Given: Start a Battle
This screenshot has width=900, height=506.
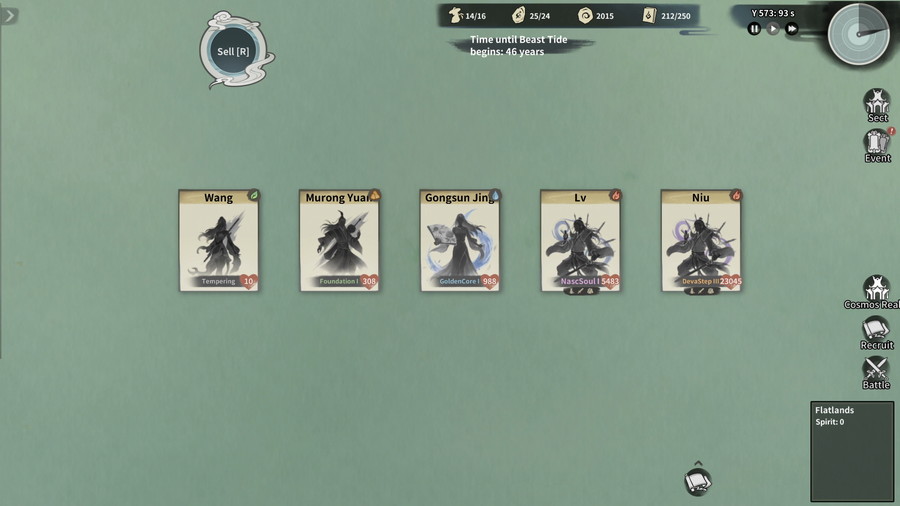Looking at the screenshot, I should [877, 371].
